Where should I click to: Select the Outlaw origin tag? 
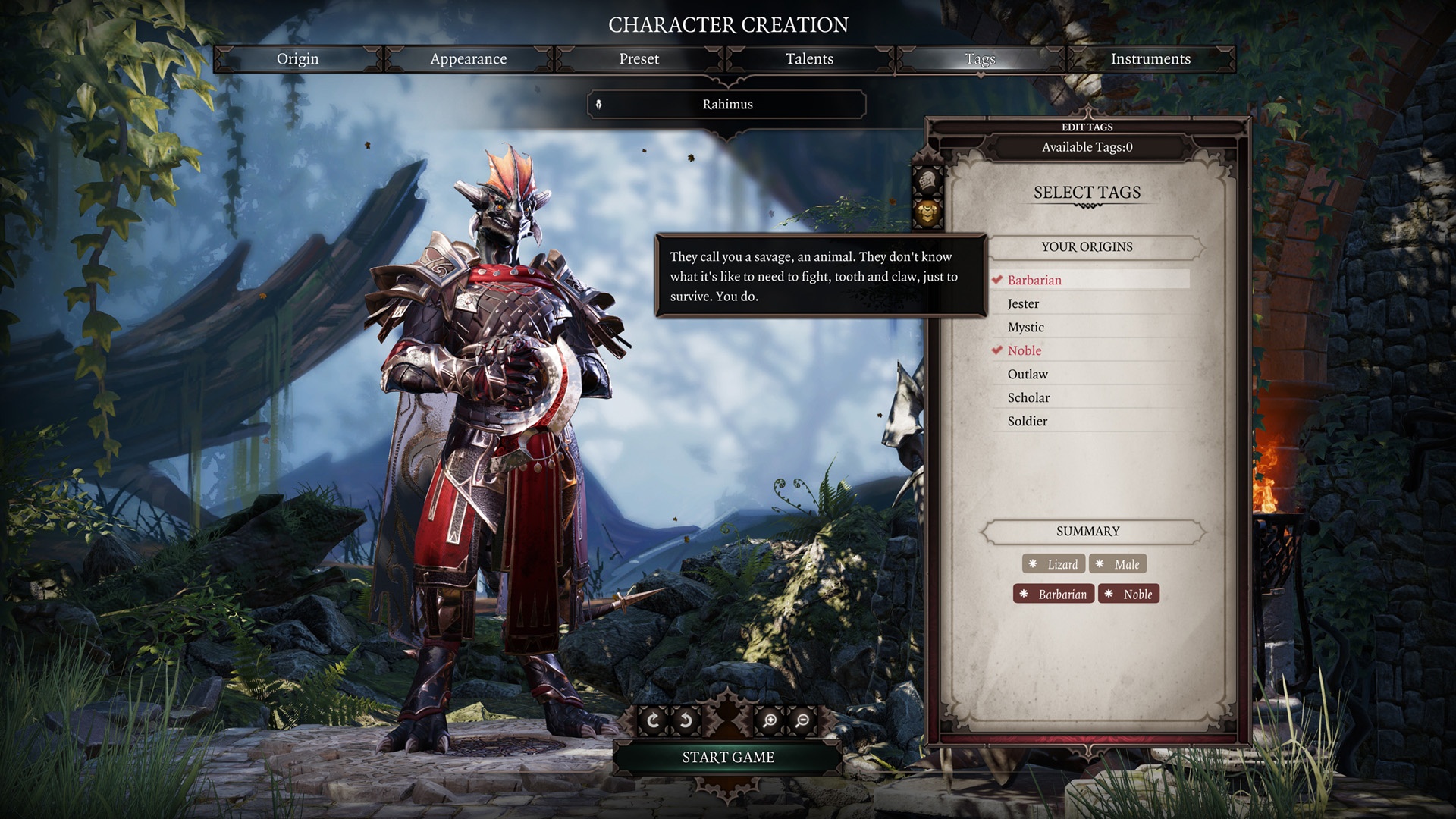pyautogui.click(x=1028, y=374)
